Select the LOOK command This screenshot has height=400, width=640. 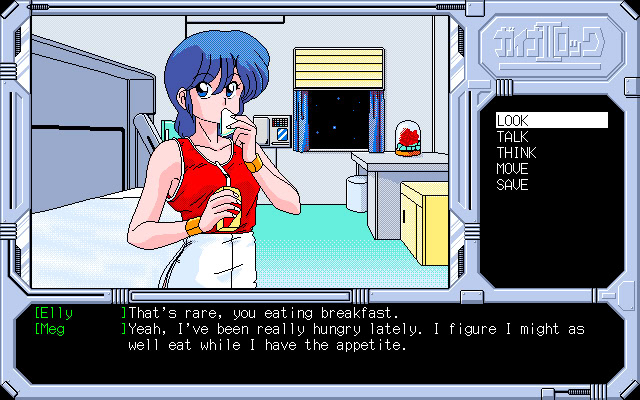512,120
